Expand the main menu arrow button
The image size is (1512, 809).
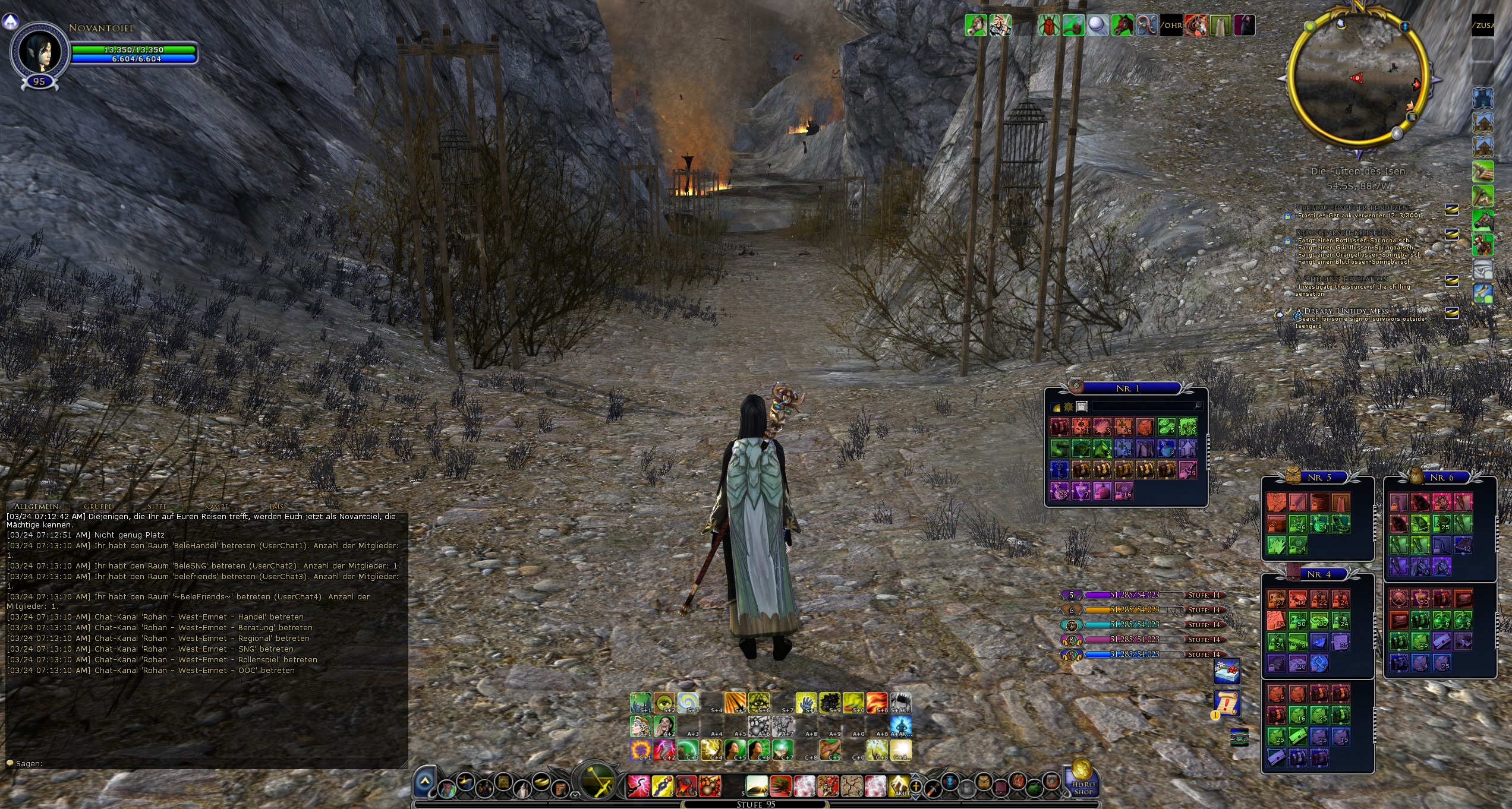[x=425, y=782]
